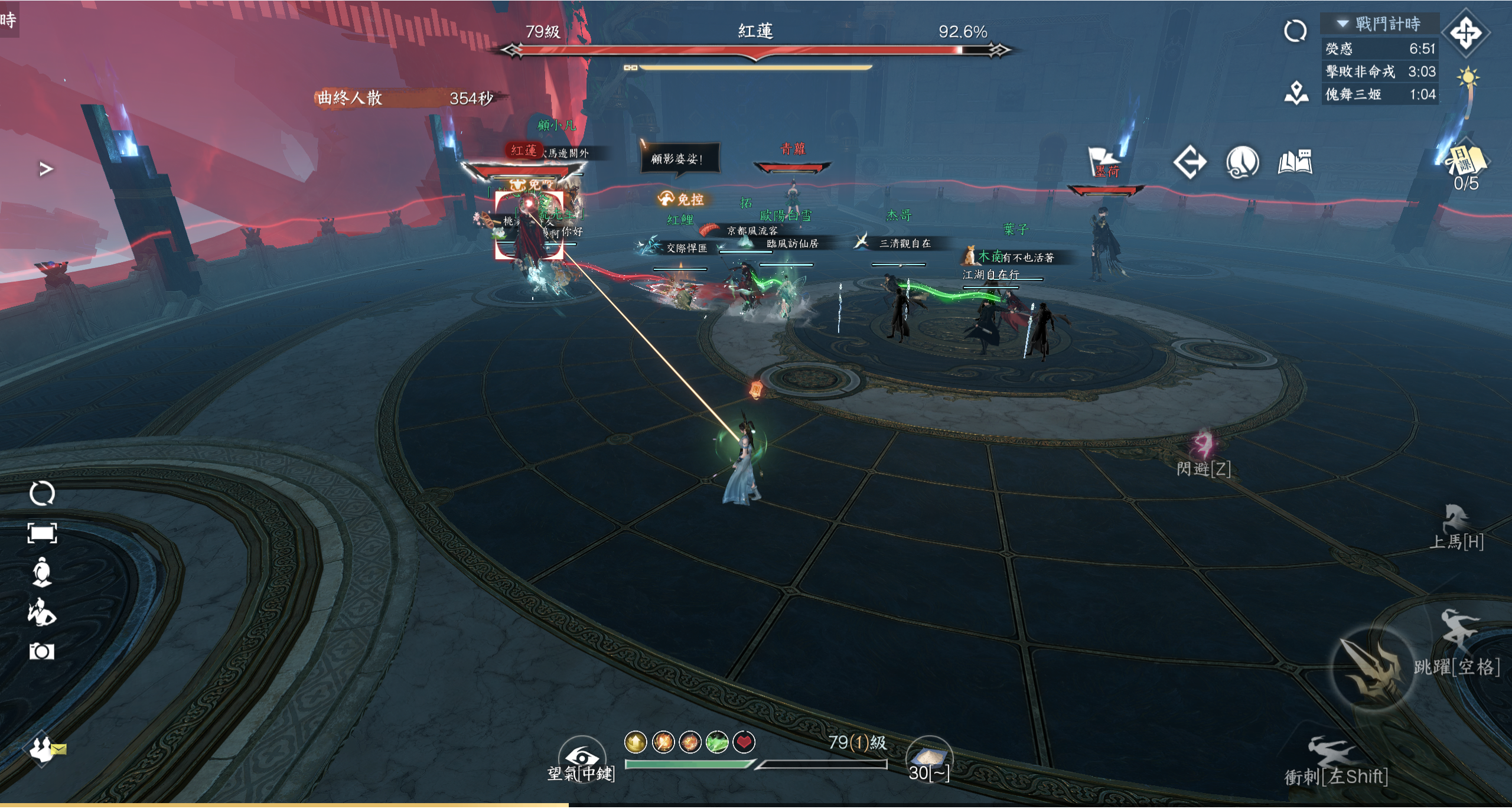Click the circular refresh icon beside 戰鬥計時
Image resolution: width=1512 pixels, height=809 pixels.
coord(1295,31)
